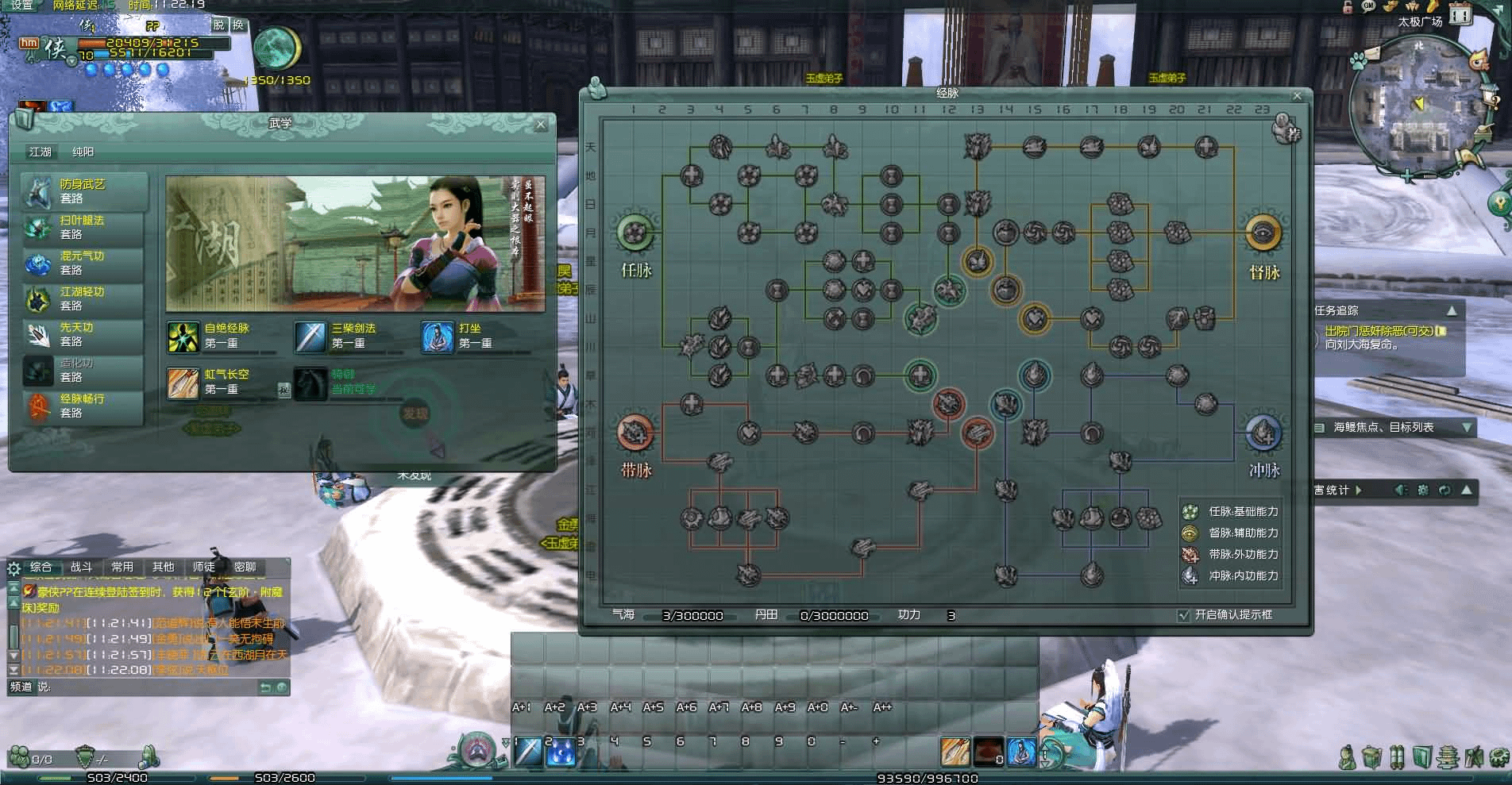The image size is (1512, 785).
Task: Click the 虹气长空 skill icon
Action: [x=183, y=383]
